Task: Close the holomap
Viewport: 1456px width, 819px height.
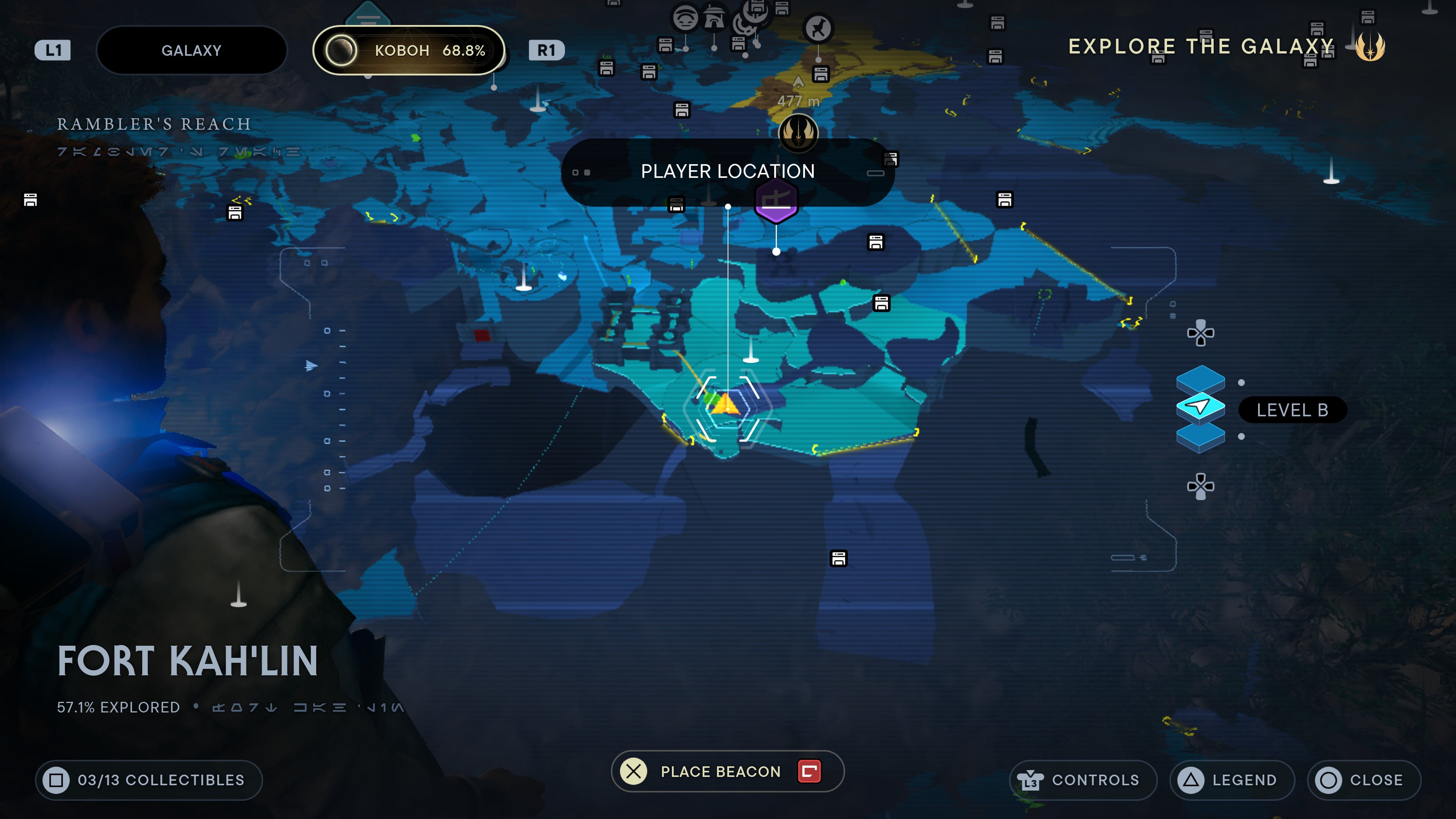Action: pos(1364,780)
